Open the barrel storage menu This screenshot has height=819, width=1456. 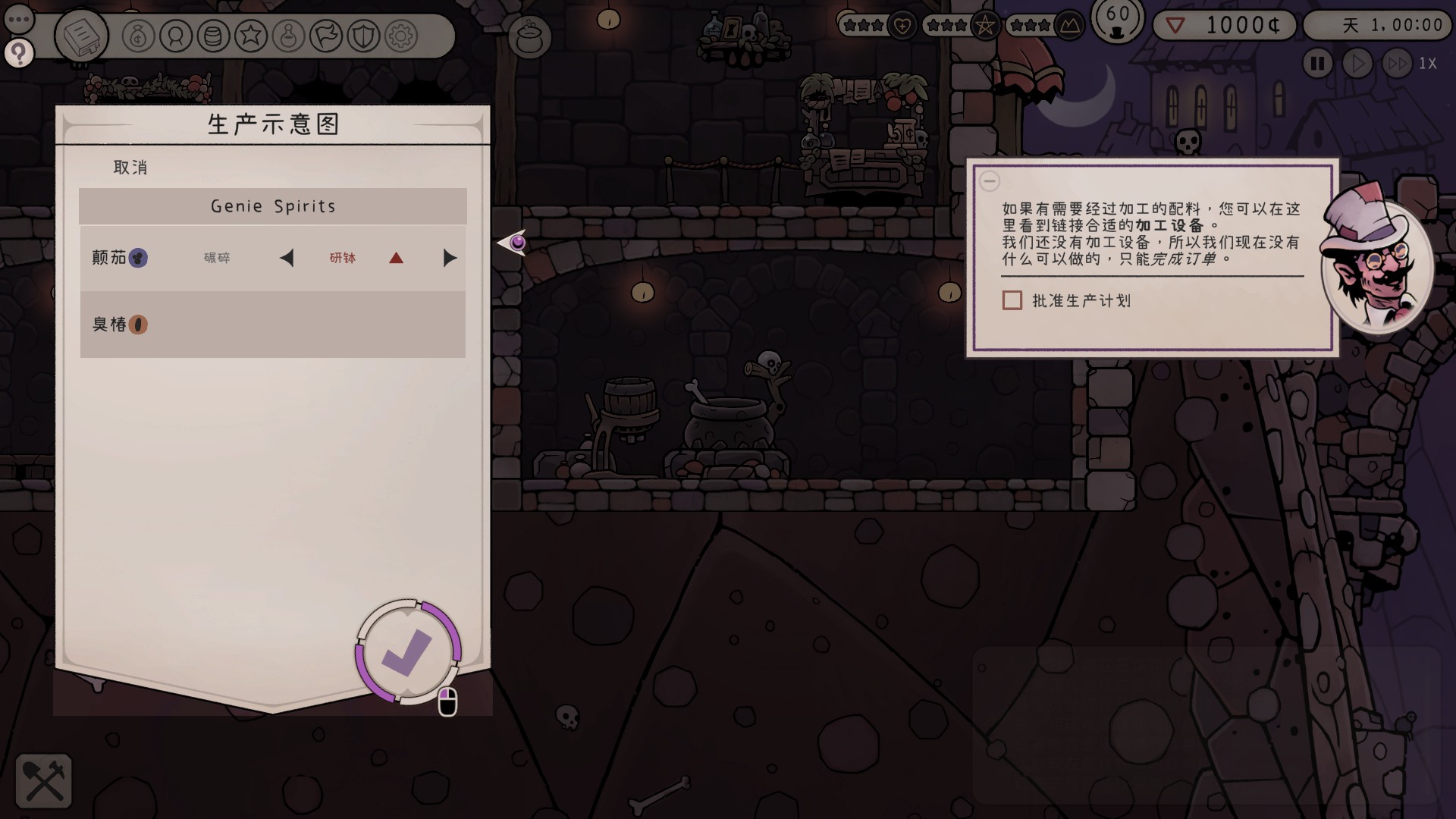coord(213,36)
